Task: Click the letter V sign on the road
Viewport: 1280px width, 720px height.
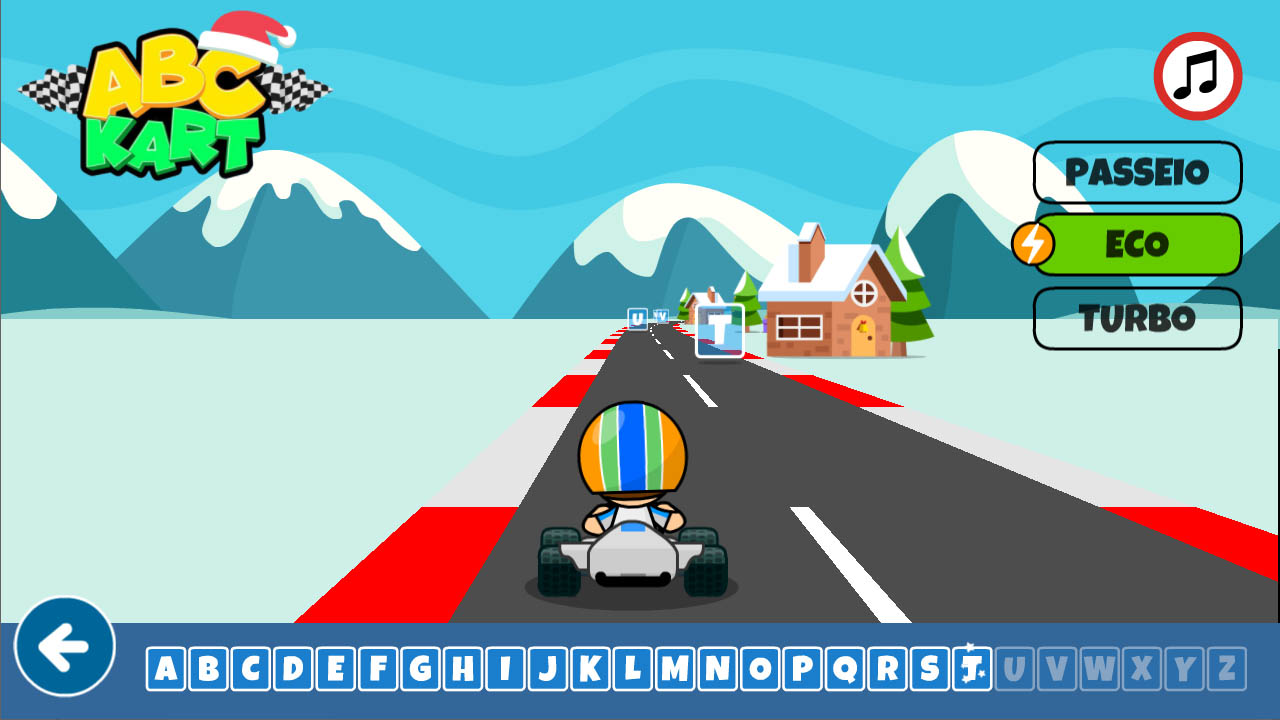Action: (661, 316)
